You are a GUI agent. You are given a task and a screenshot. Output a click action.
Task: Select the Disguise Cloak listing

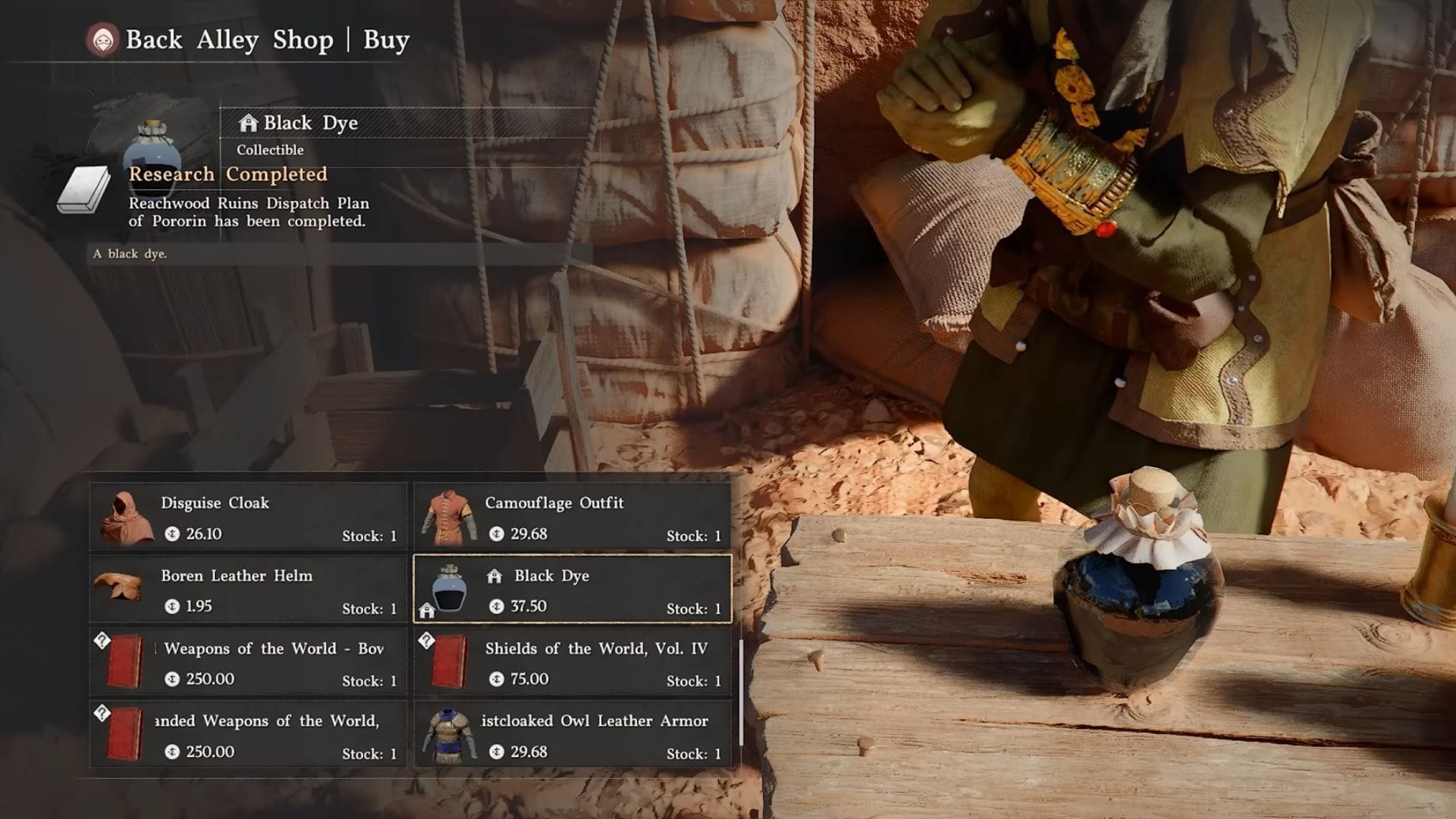248,517
